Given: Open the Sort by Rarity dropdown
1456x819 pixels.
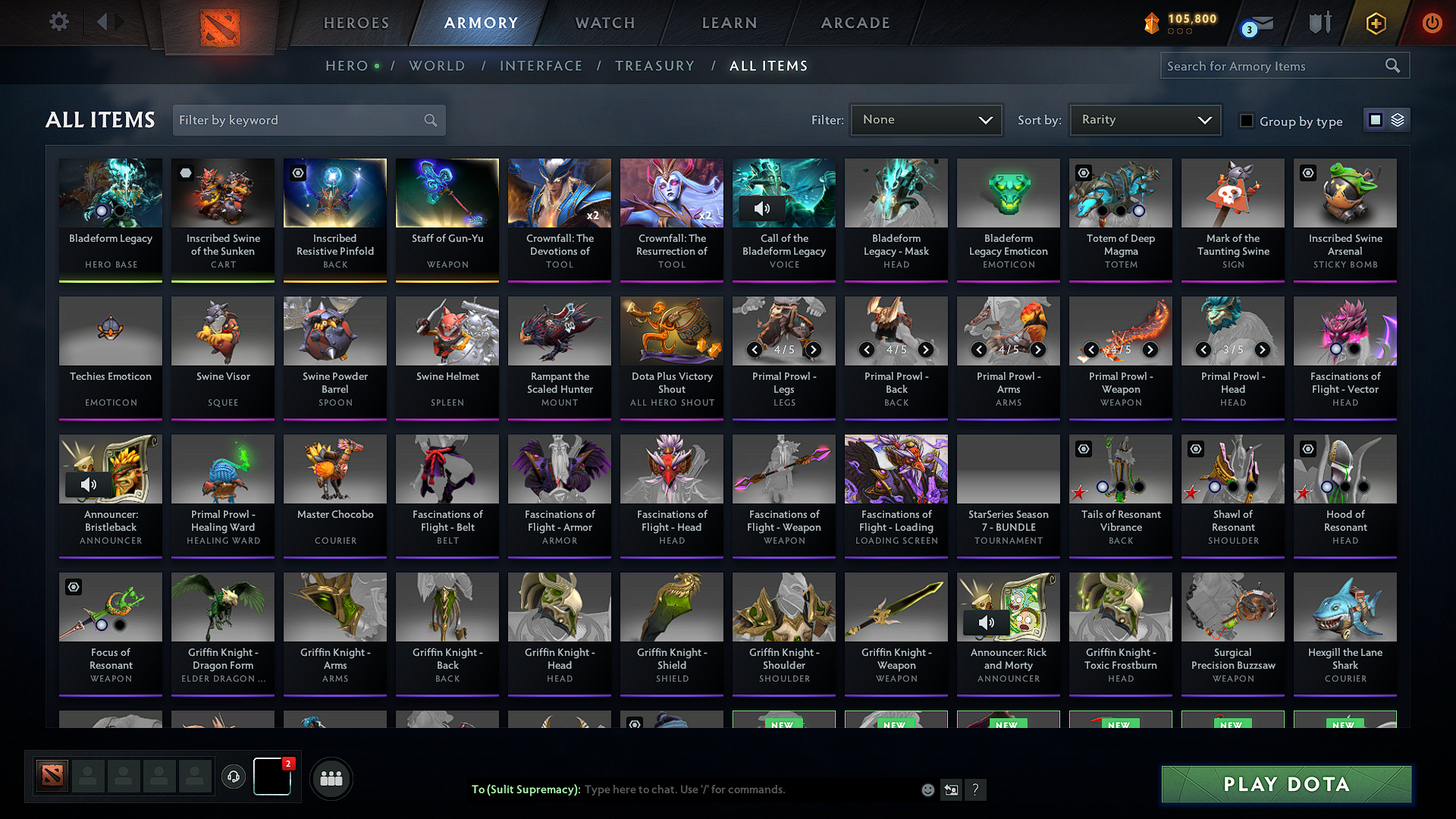Looking at the screenshot, I should point(1144,120).
